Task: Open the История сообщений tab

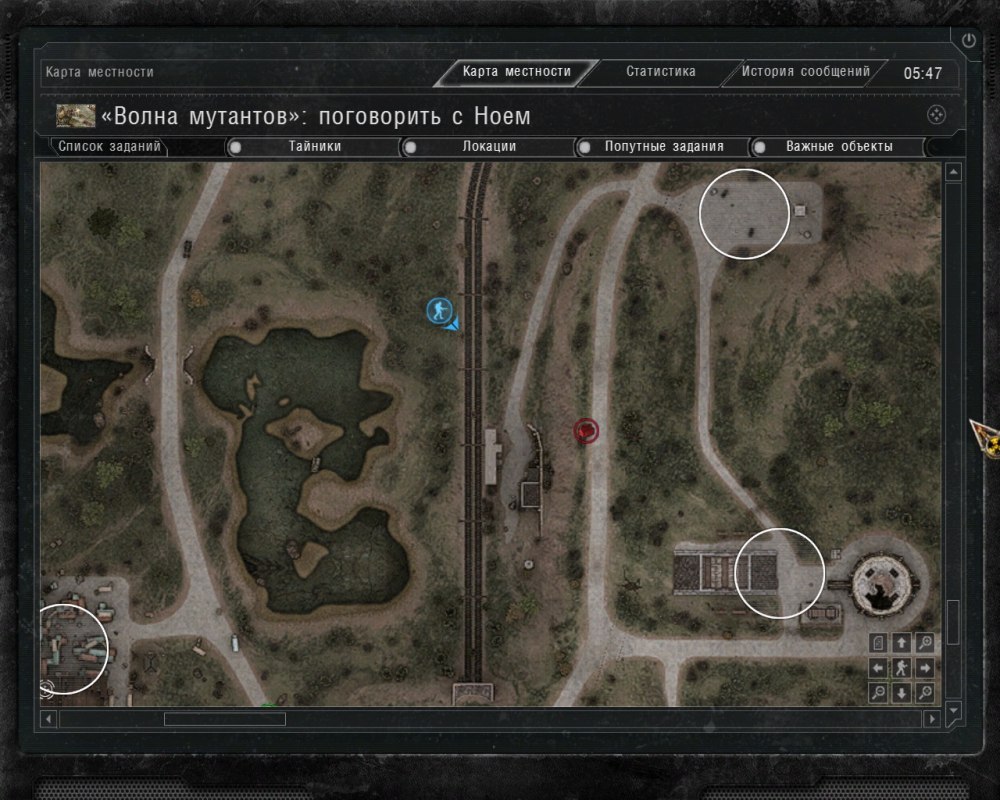Action: point(806,72)
